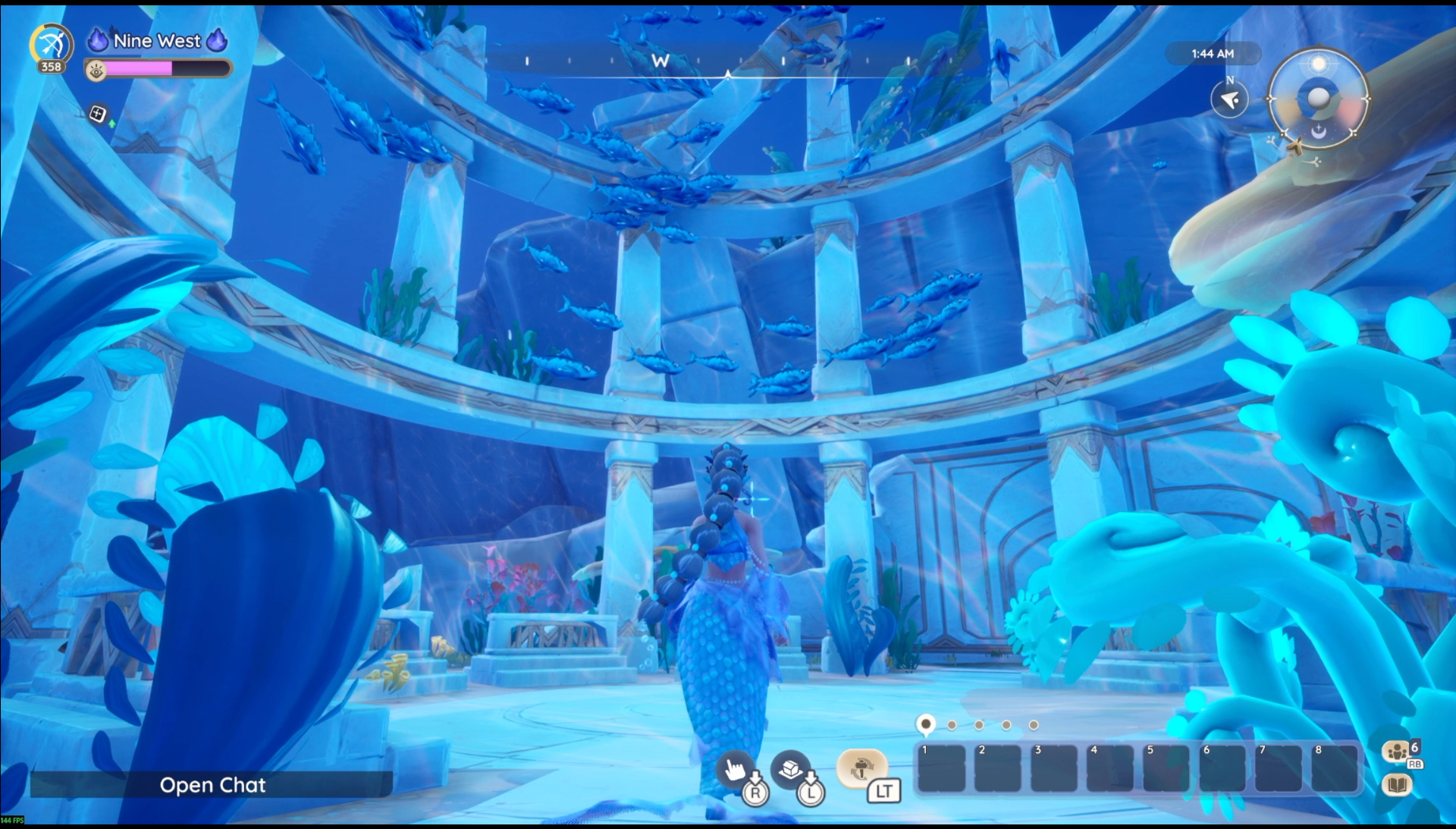Open the party members icon
1456x829 pixels.
pos(1397,752)
